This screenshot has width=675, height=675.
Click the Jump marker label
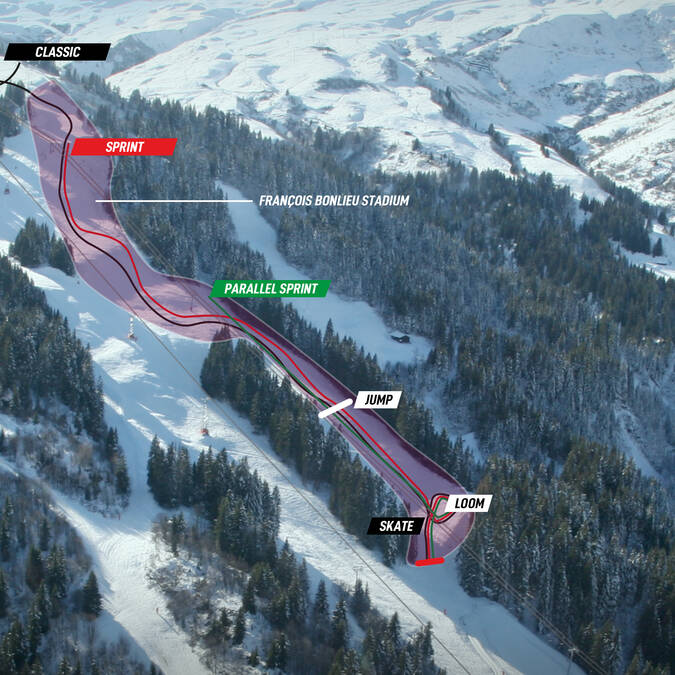377,400
